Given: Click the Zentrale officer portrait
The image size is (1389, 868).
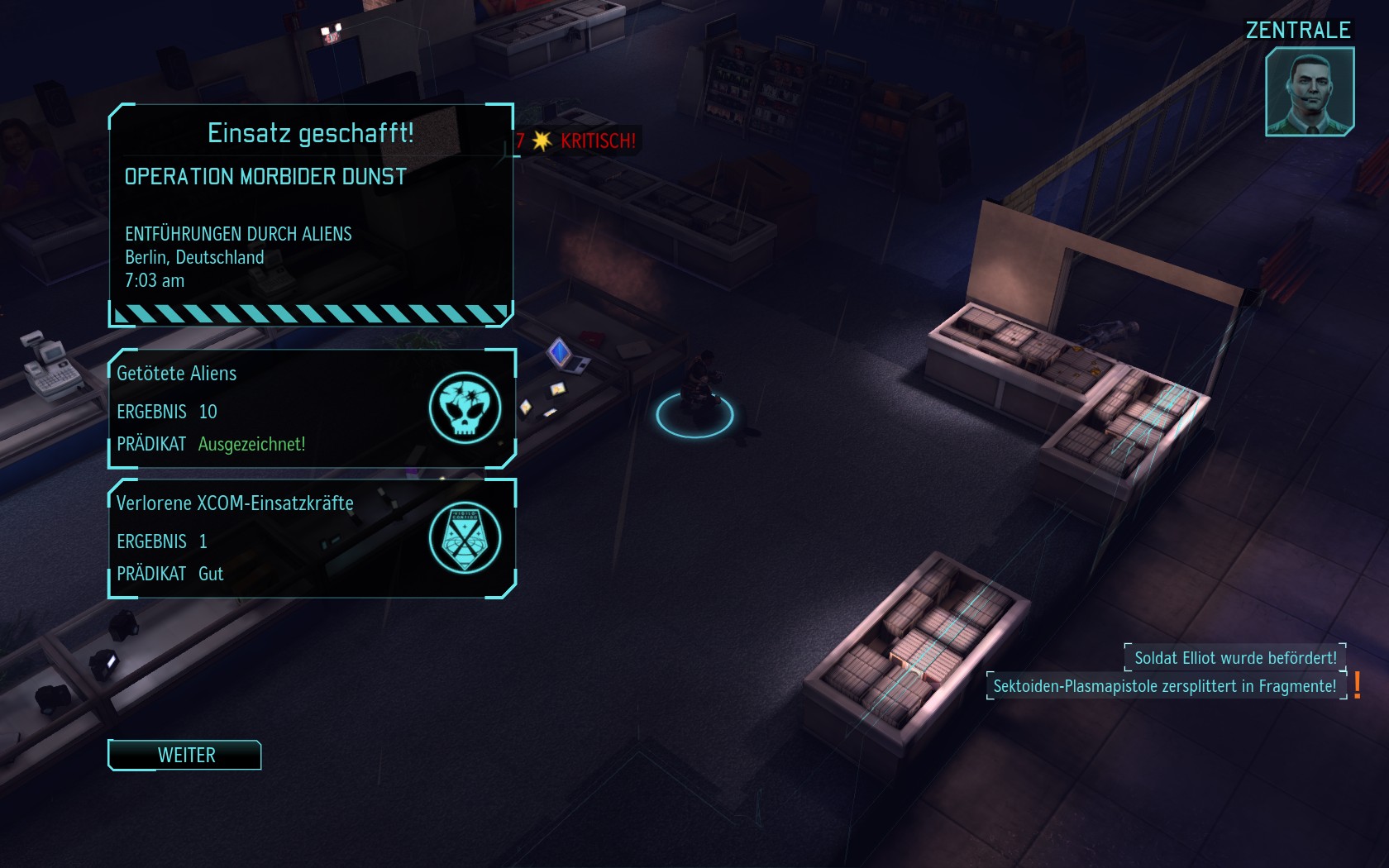Looking at the screenshot, I should (x=1309, y=91).
